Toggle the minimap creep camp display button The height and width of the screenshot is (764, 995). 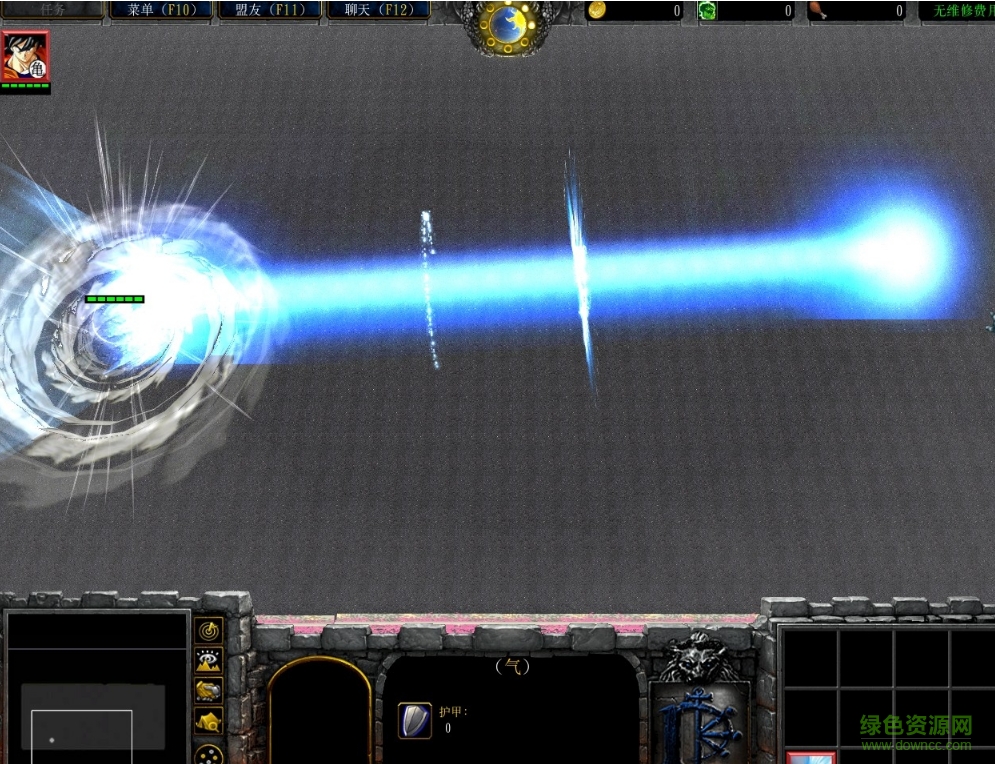(x=209, y=721)
